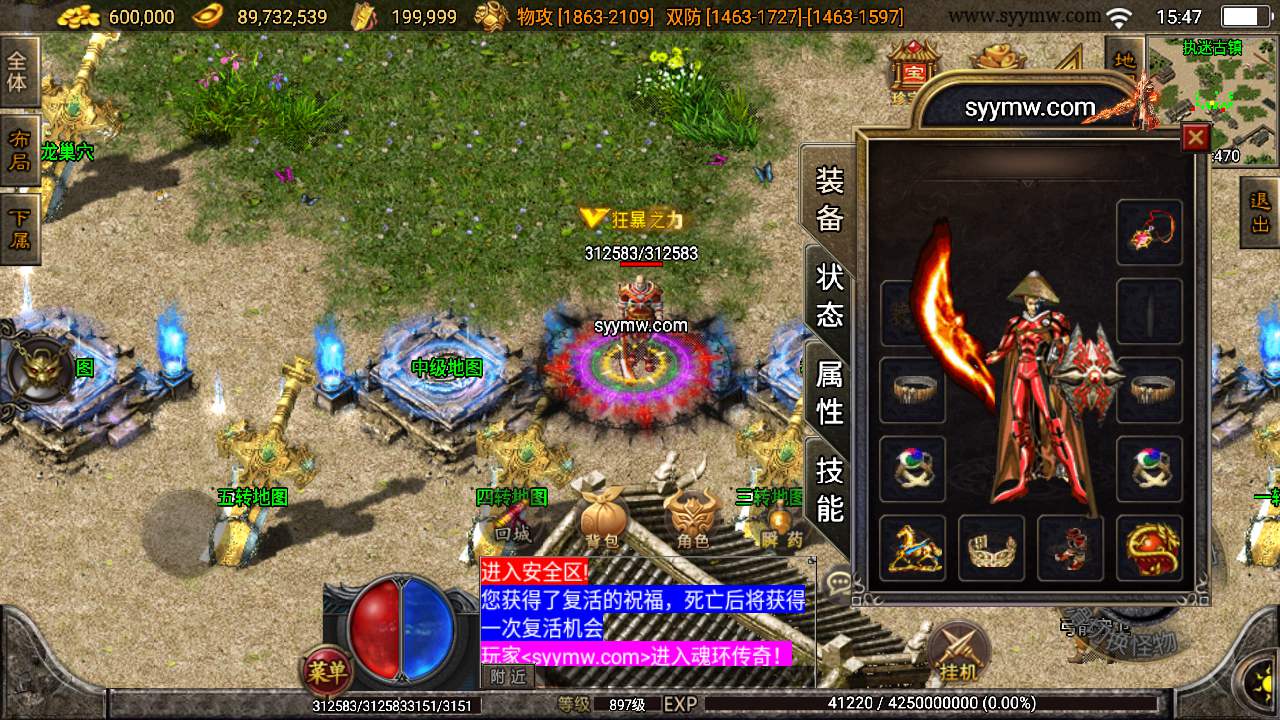Select the 装备 (equipment) tab

pos(830,199)
